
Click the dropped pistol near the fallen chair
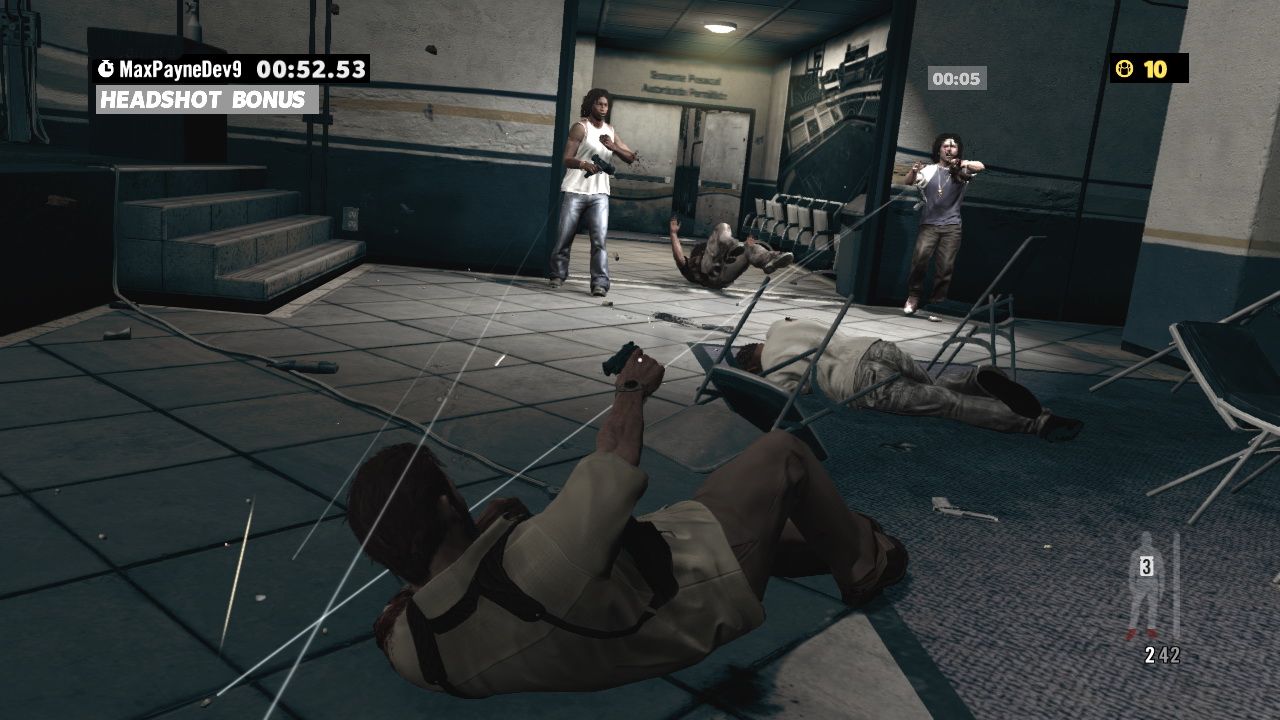[x=958, y=510]
